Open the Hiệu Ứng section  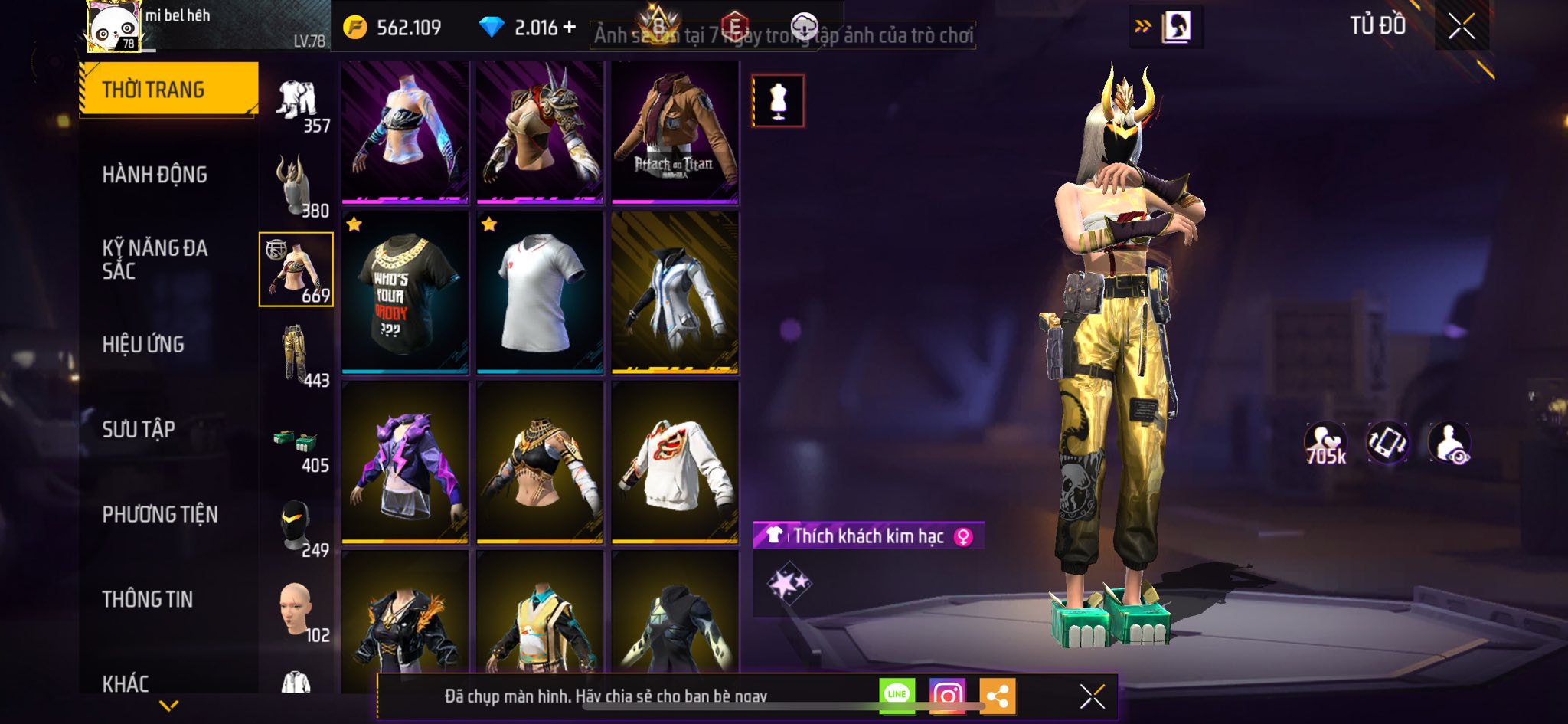[x=143, y=345]
